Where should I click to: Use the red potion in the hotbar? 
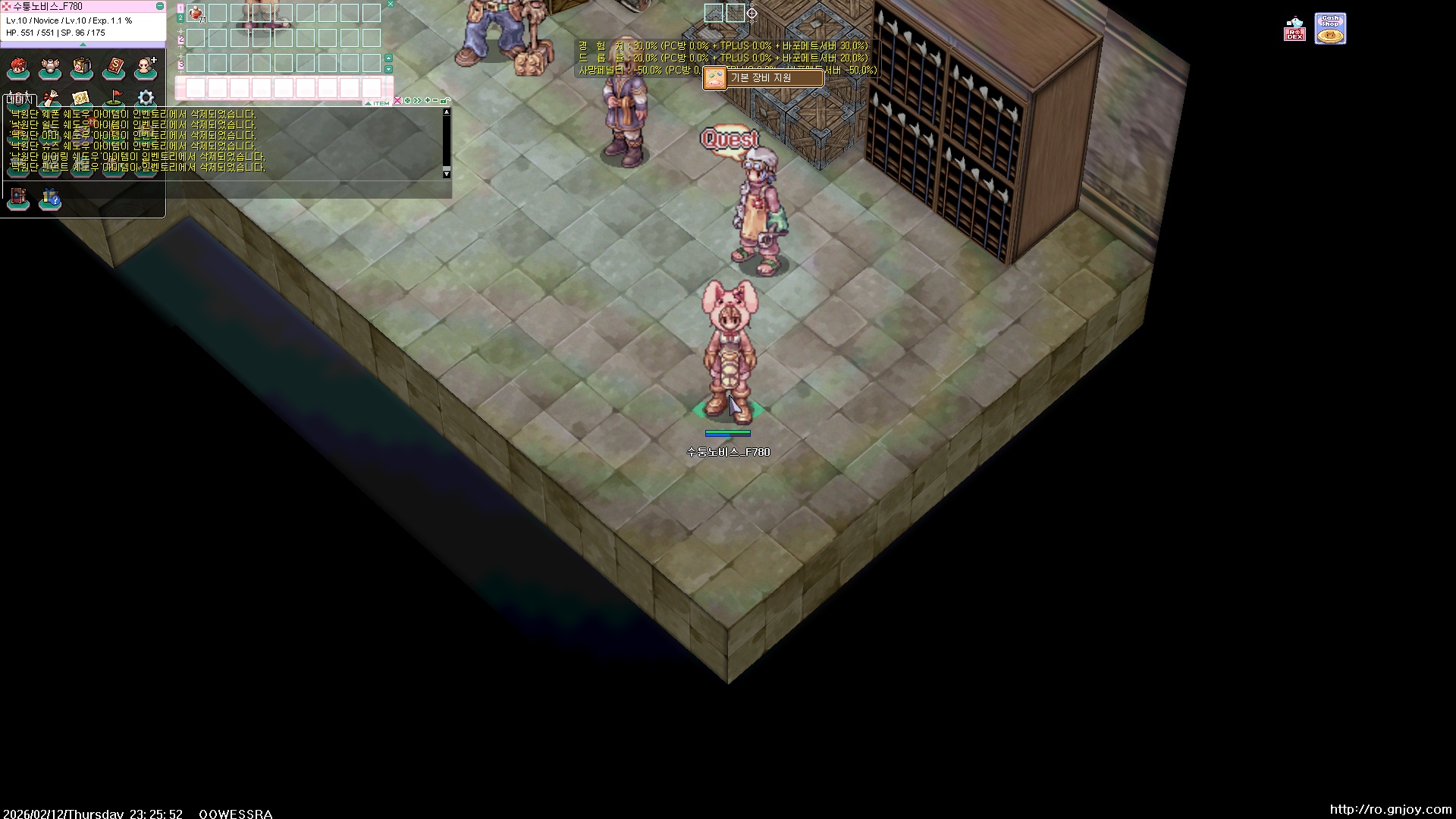196,13
